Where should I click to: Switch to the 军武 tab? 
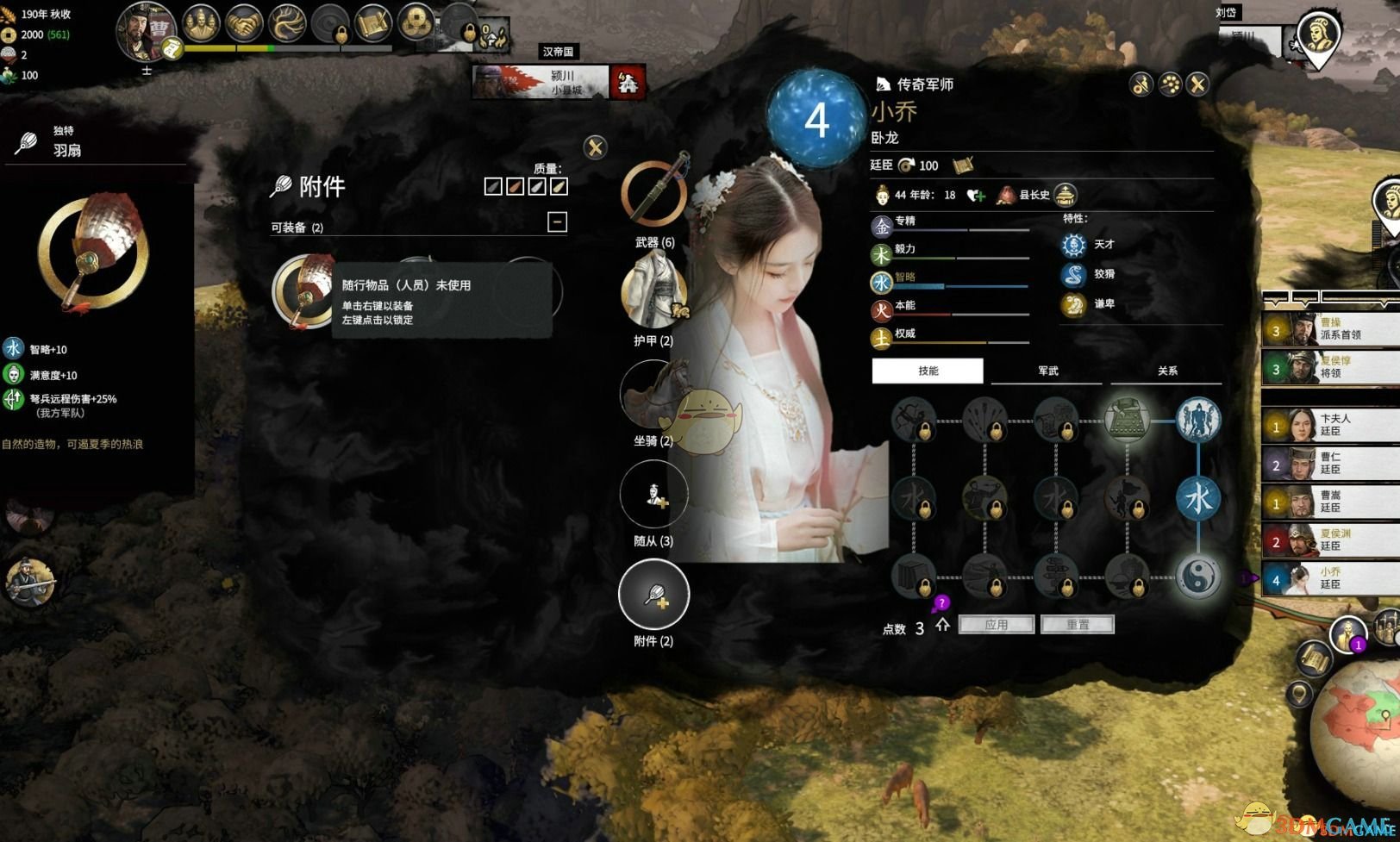click(x=1046, y=371)
